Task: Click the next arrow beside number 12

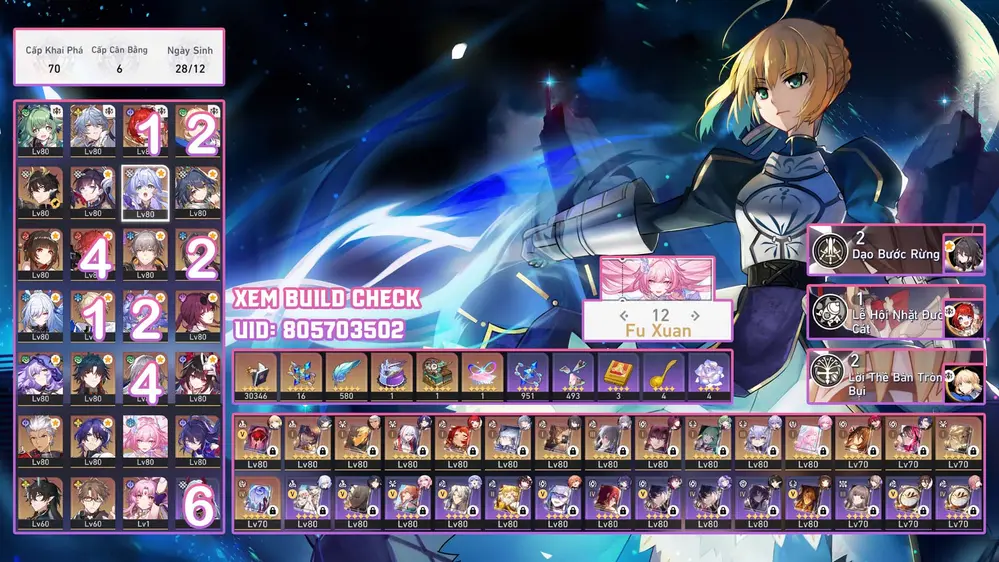Action: point(695,316)
